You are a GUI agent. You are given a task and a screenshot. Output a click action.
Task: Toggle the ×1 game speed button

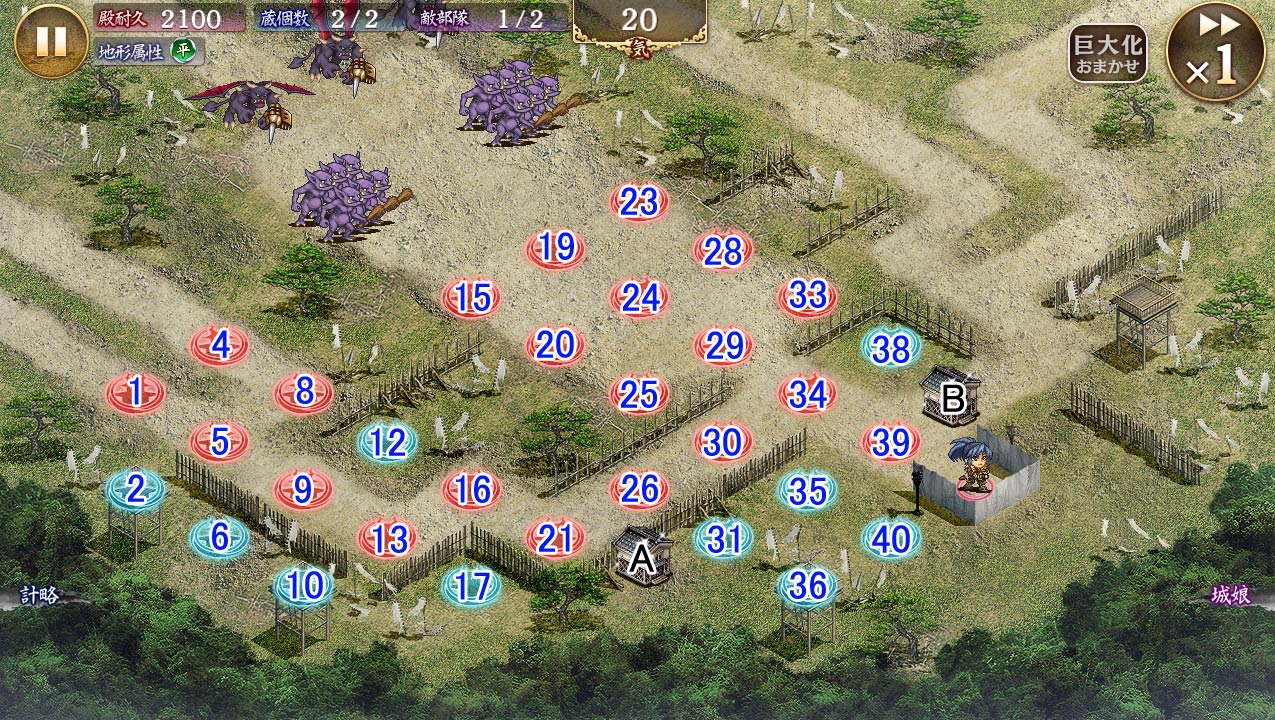click(1215, 52)
